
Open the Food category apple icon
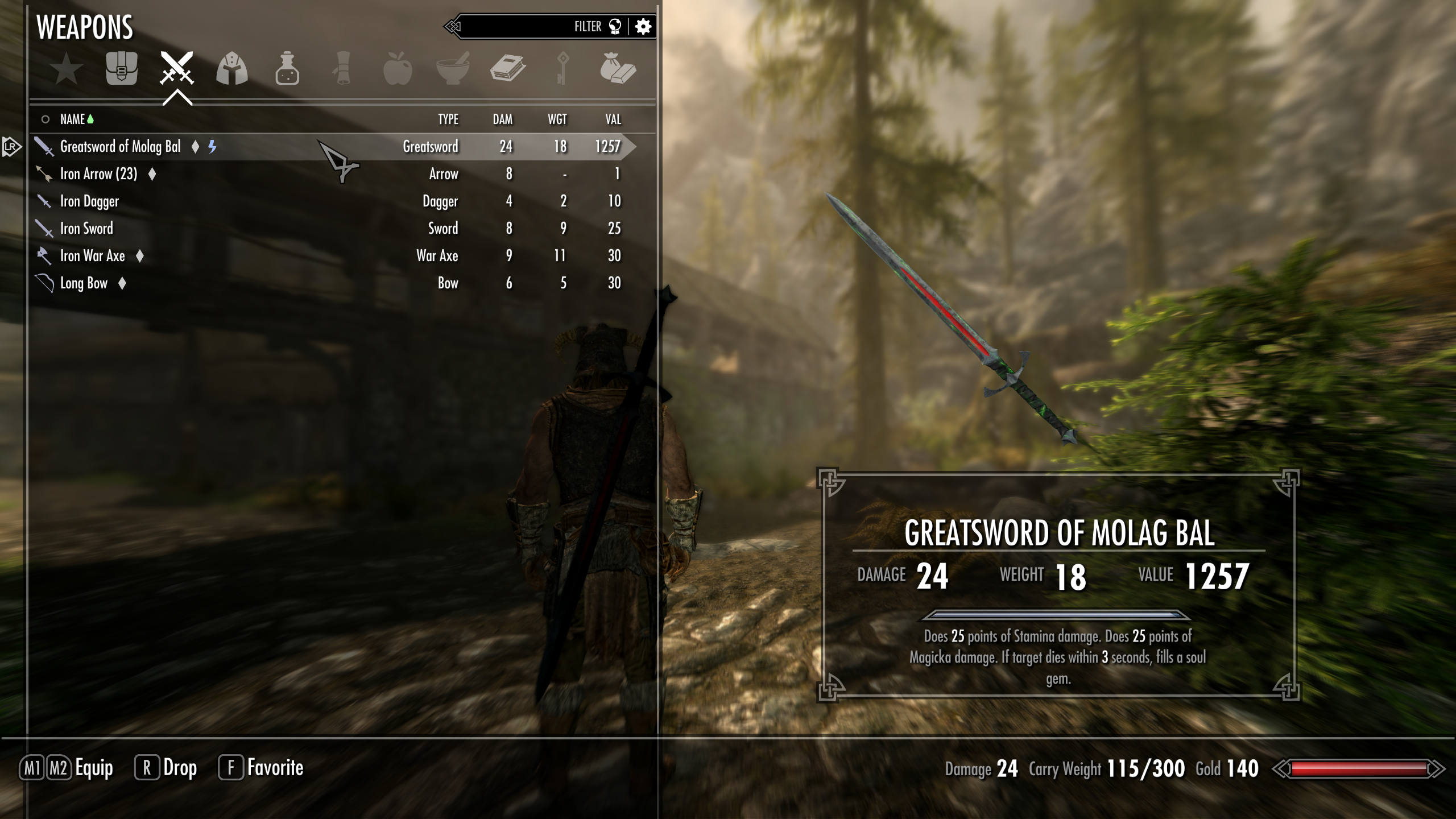pos(398,68)
